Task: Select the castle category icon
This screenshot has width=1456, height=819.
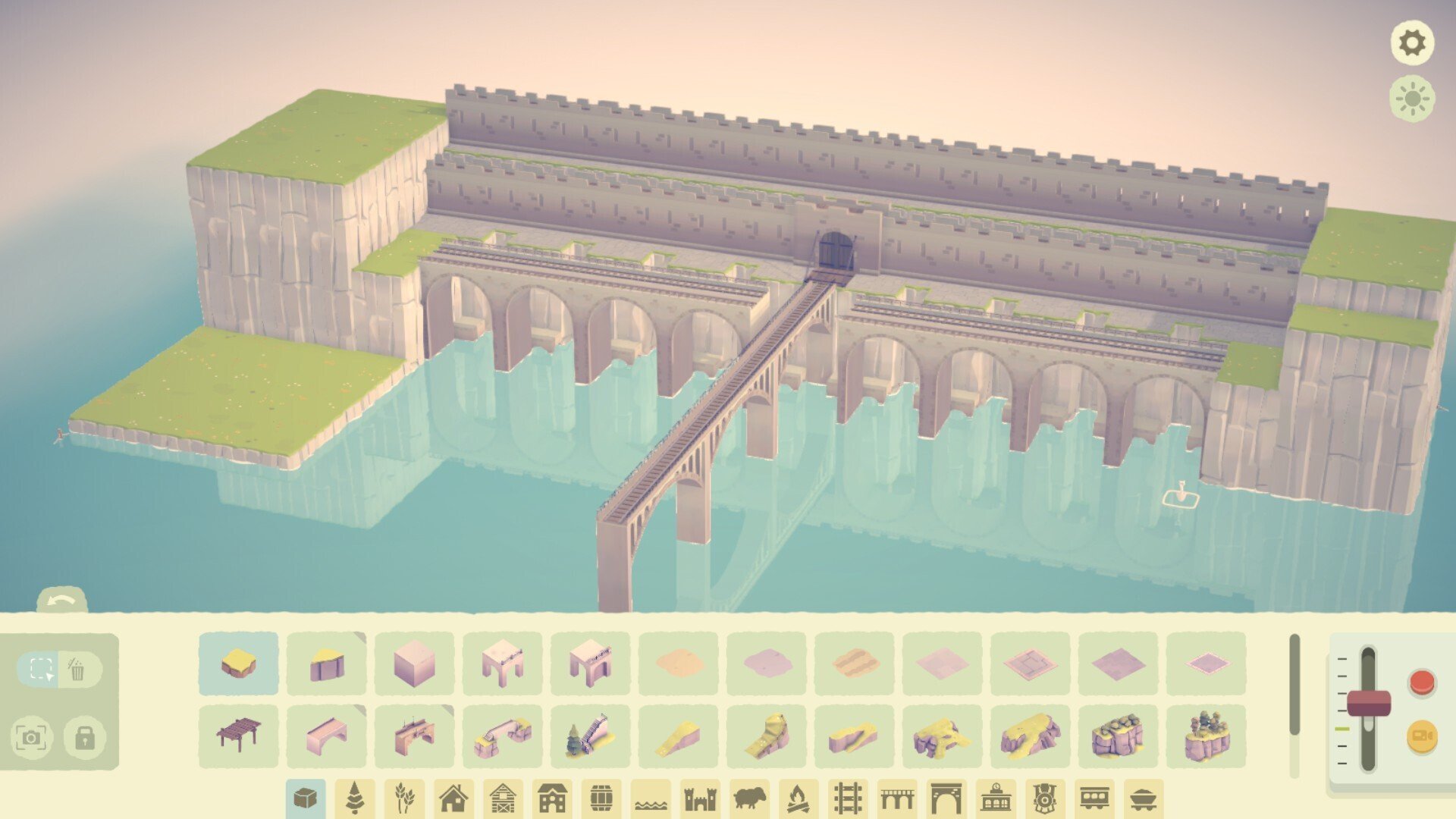Action: pos(701,797)
